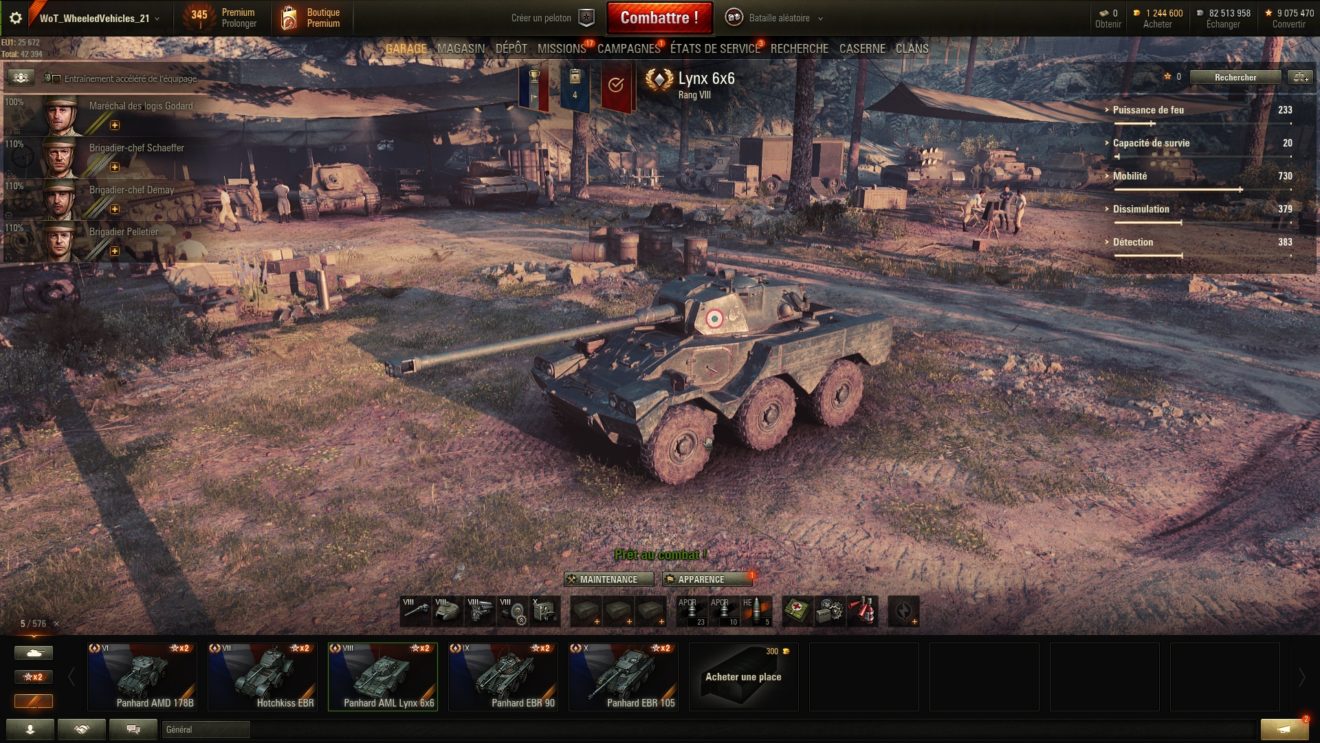Open the Recherche tab
The width and height of the screenshot is (1320, 743).
(x=799, y=48)
